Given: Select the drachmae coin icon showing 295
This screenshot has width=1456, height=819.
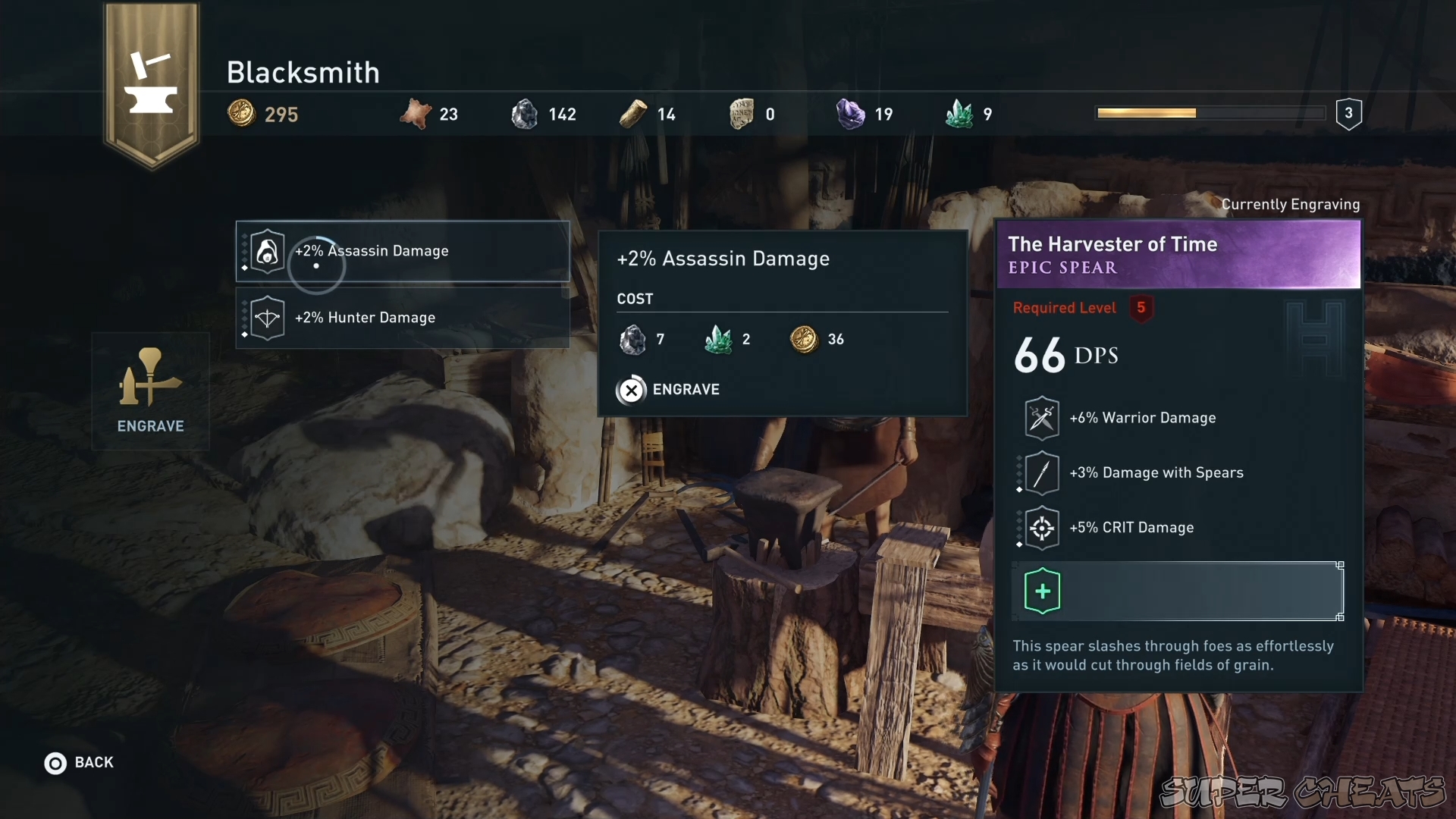Looking at the screenshot, I should pos(241,114).
